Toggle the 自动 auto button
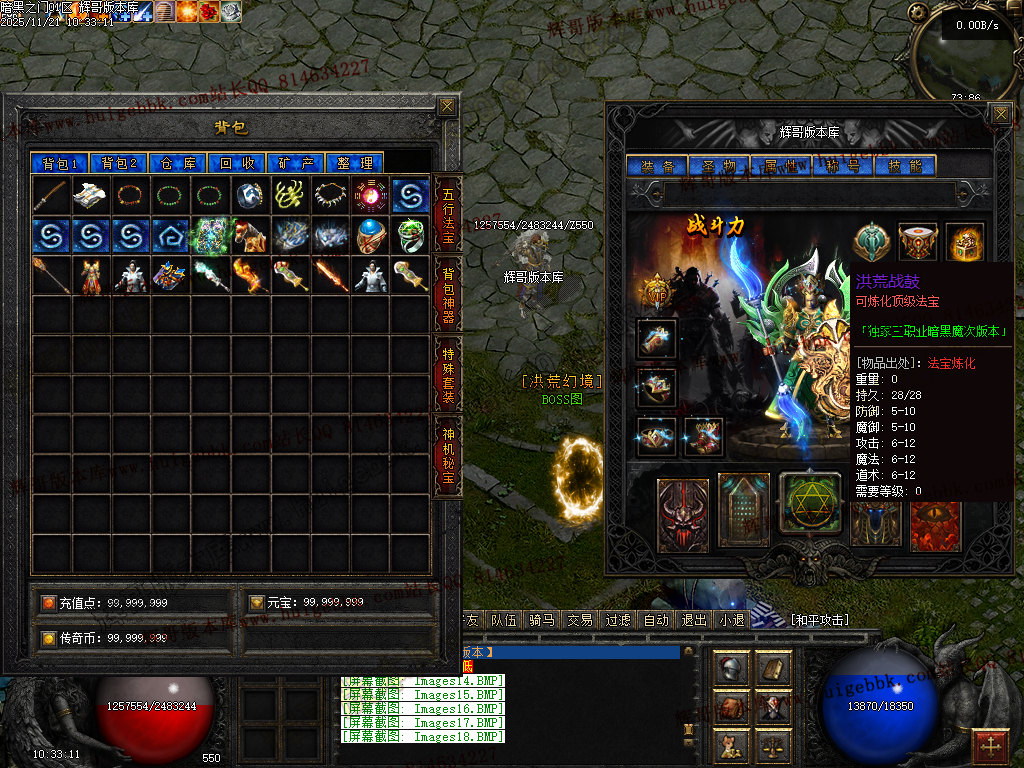 point(656,620)
